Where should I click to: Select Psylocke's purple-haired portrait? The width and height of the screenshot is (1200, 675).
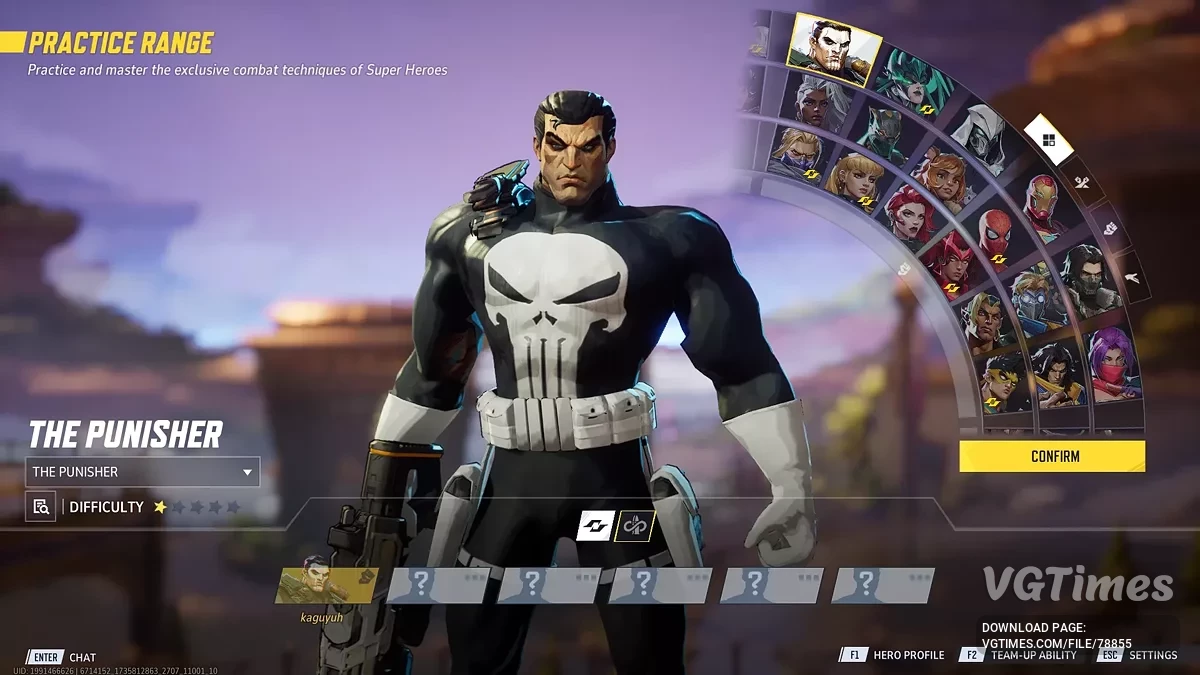(x=1114, y=362)
